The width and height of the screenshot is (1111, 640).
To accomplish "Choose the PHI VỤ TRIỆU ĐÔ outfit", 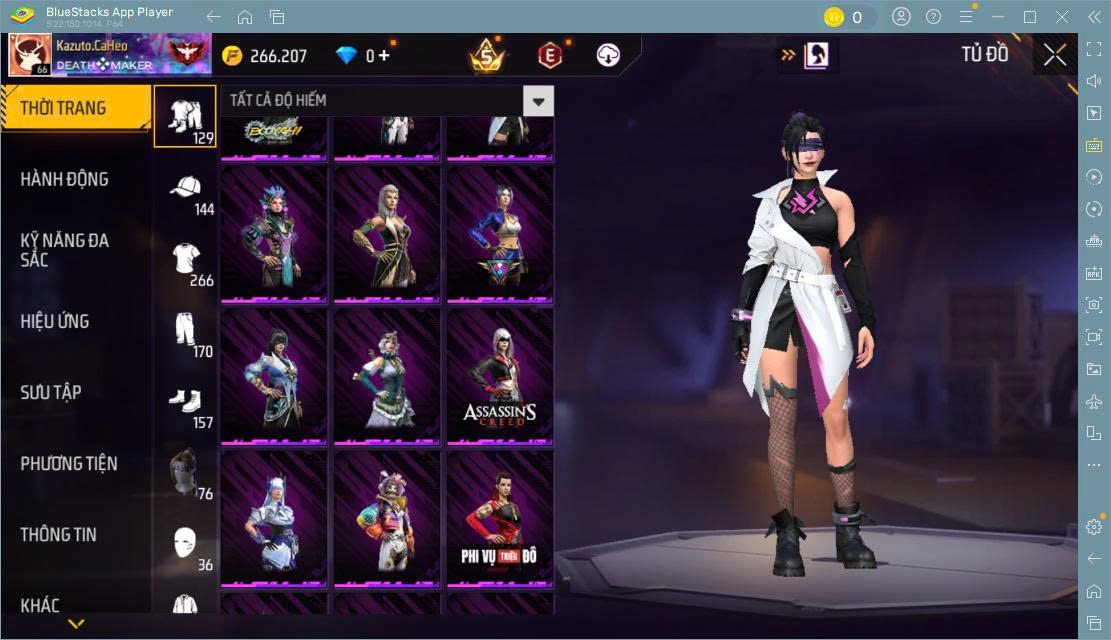I will 500,517.
